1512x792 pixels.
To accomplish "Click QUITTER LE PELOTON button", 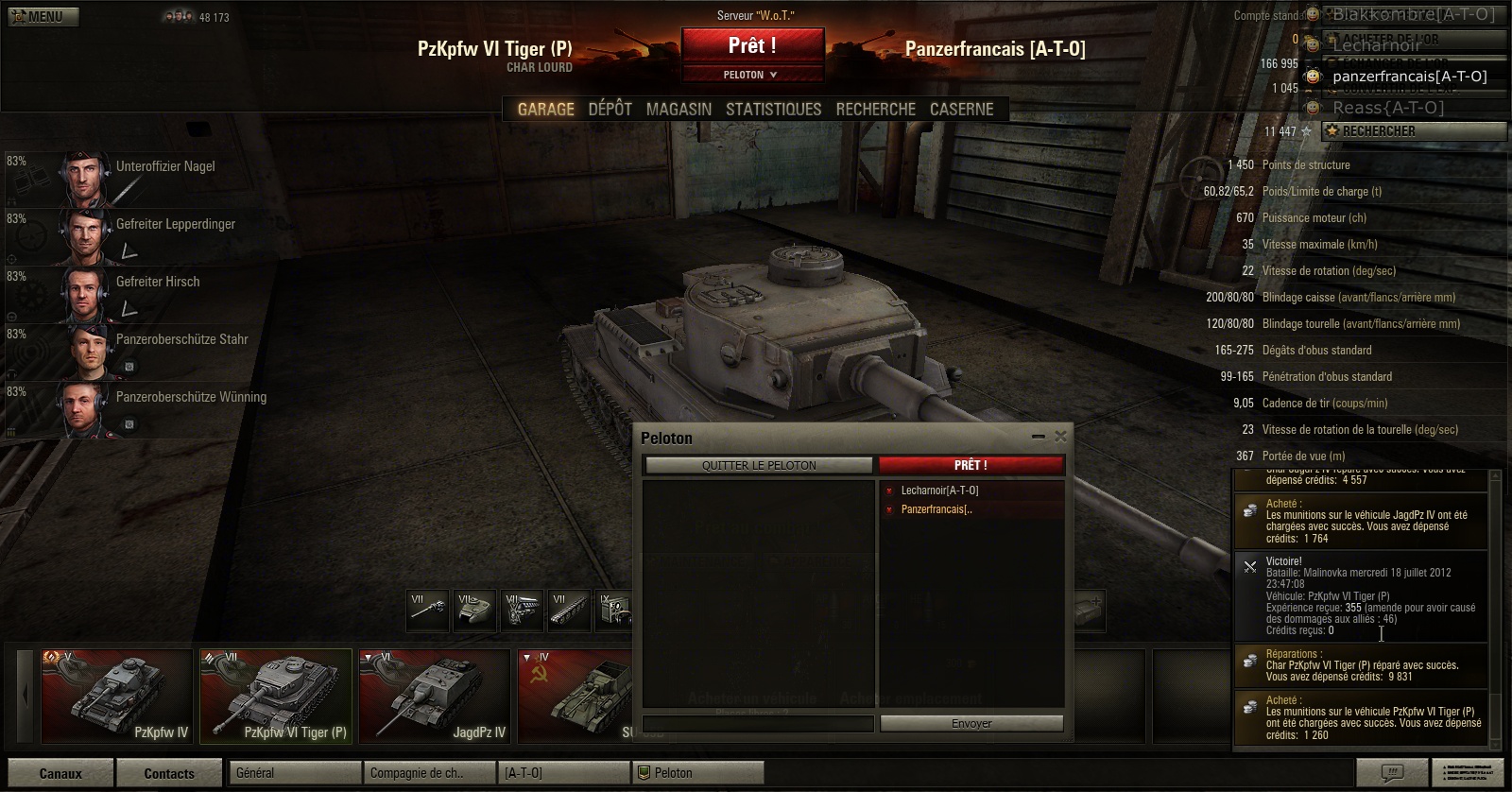I will coord(758,465).
